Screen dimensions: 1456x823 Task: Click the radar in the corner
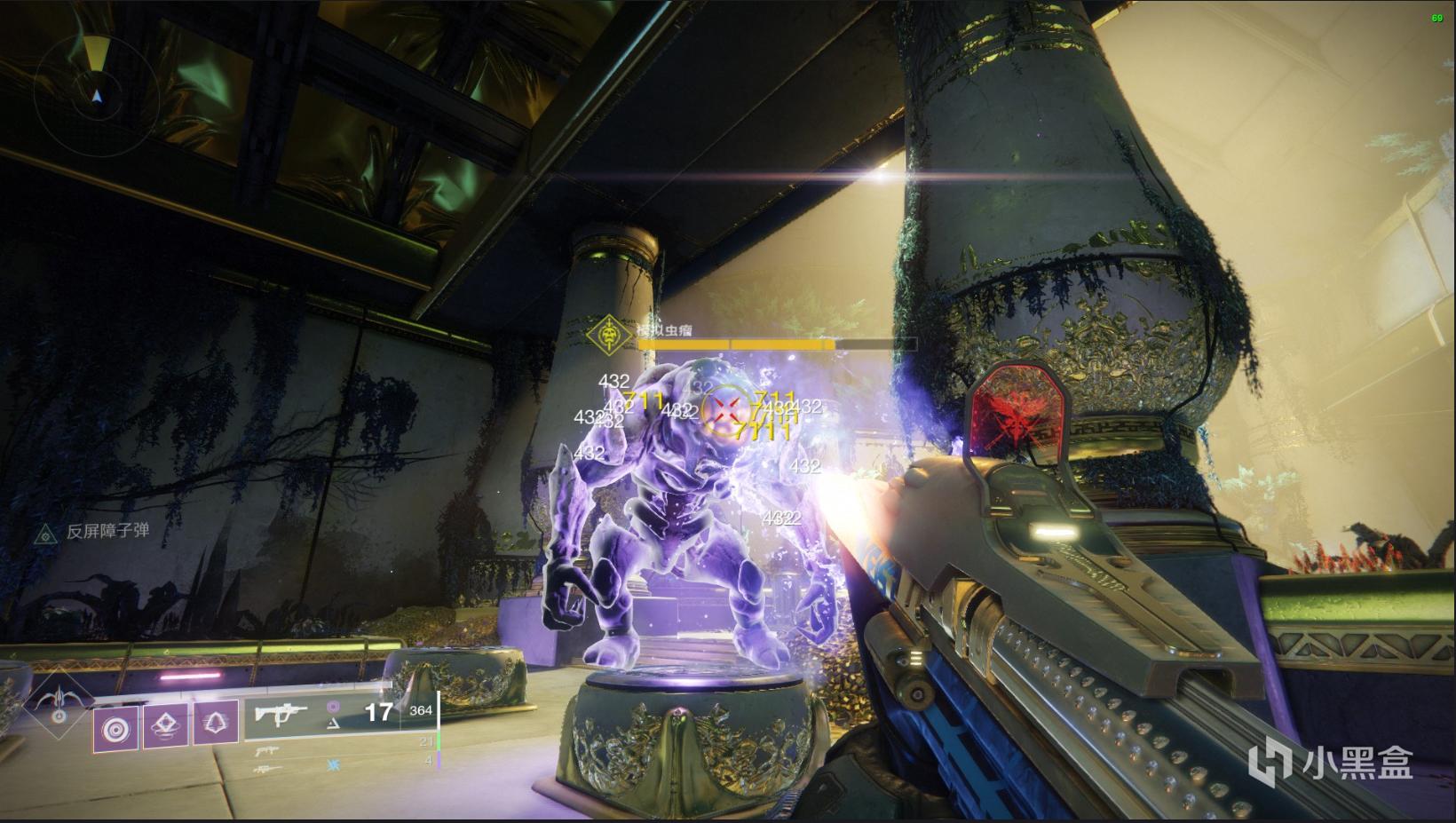point(96,94)
